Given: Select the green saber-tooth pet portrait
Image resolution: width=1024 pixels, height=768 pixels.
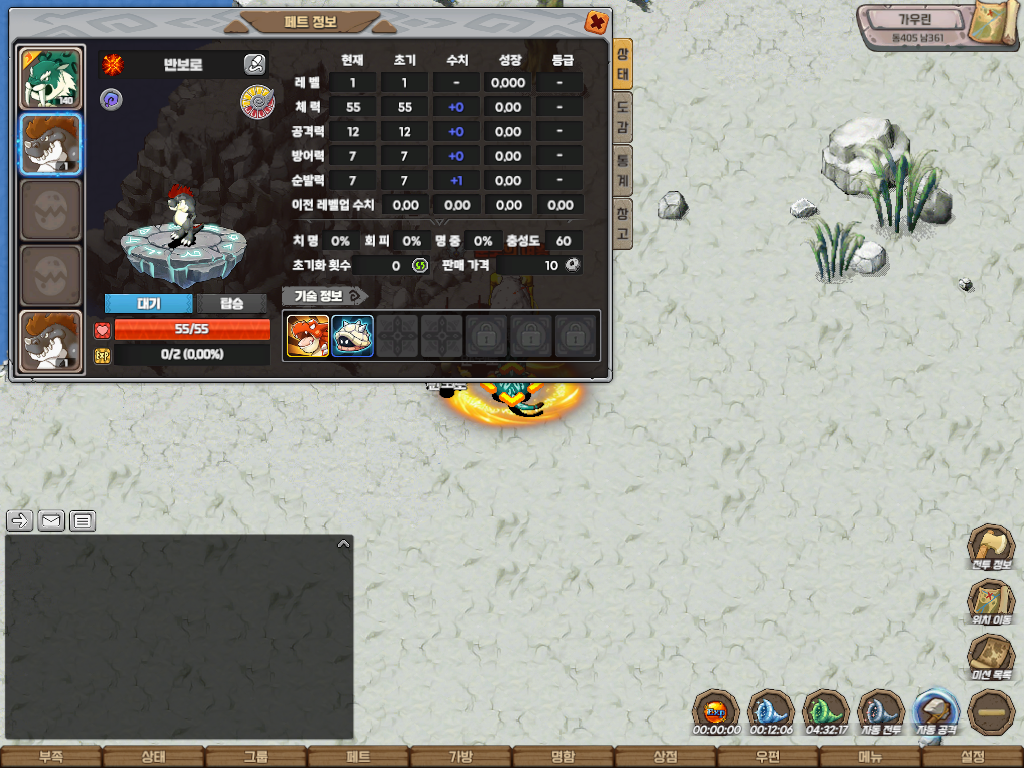Looking at the screenshot, I should point(50,77).
